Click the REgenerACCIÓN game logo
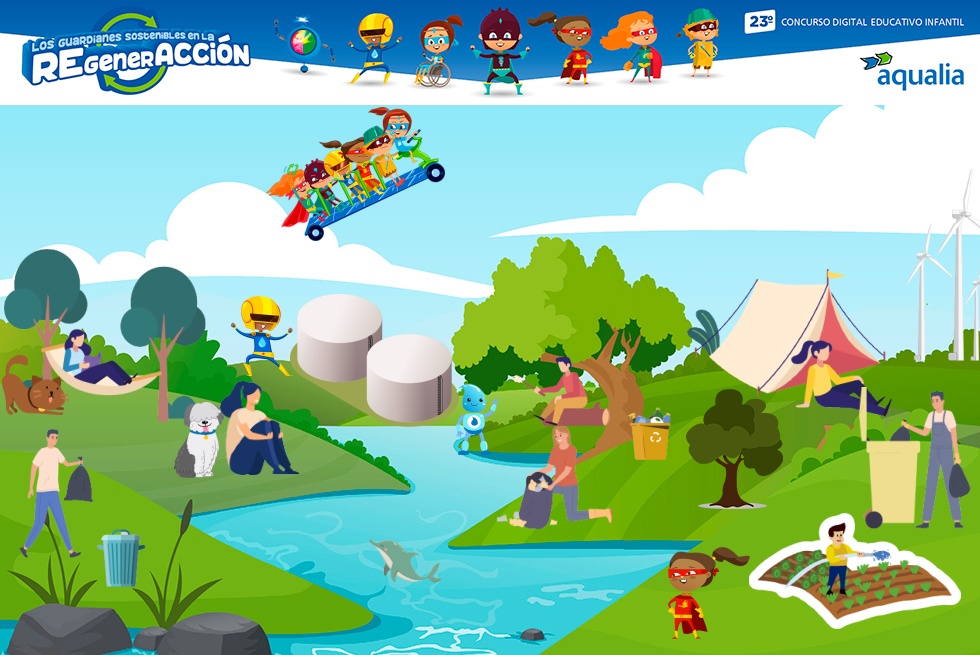 click(x=136, y=54)
